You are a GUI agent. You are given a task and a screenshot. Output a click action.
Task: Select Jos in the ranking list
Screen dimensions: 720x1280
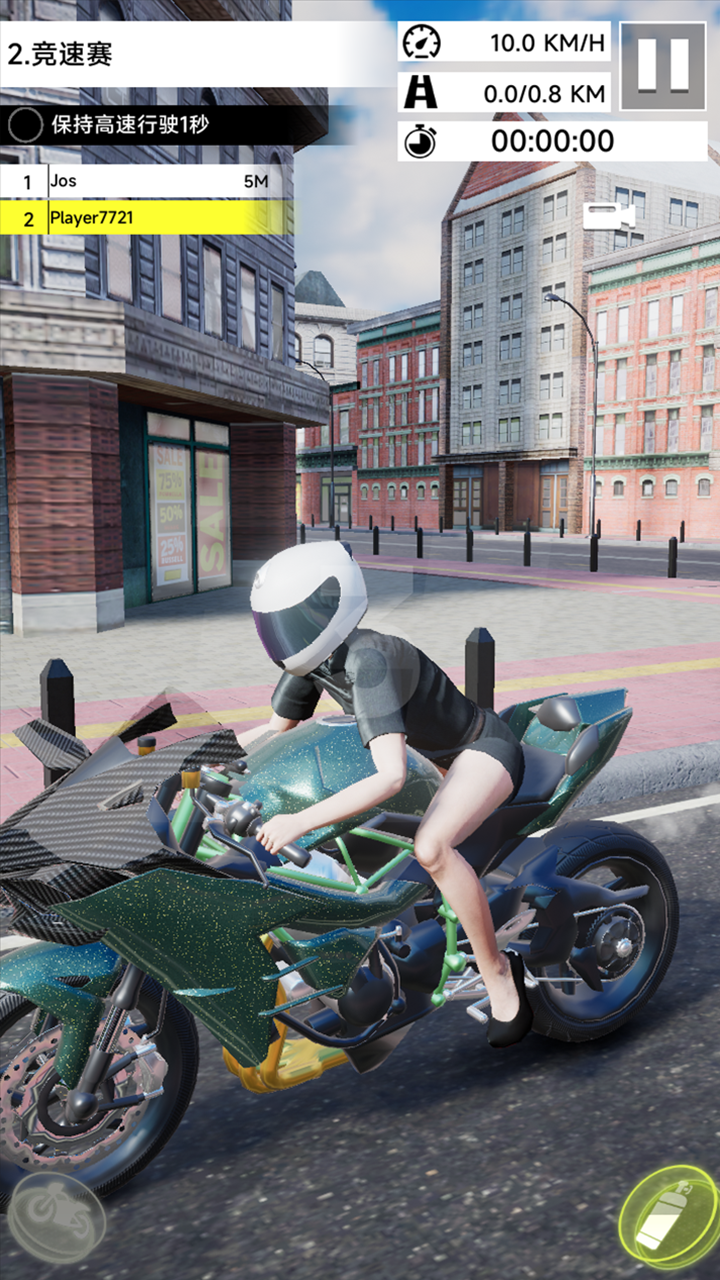(146, 182)
